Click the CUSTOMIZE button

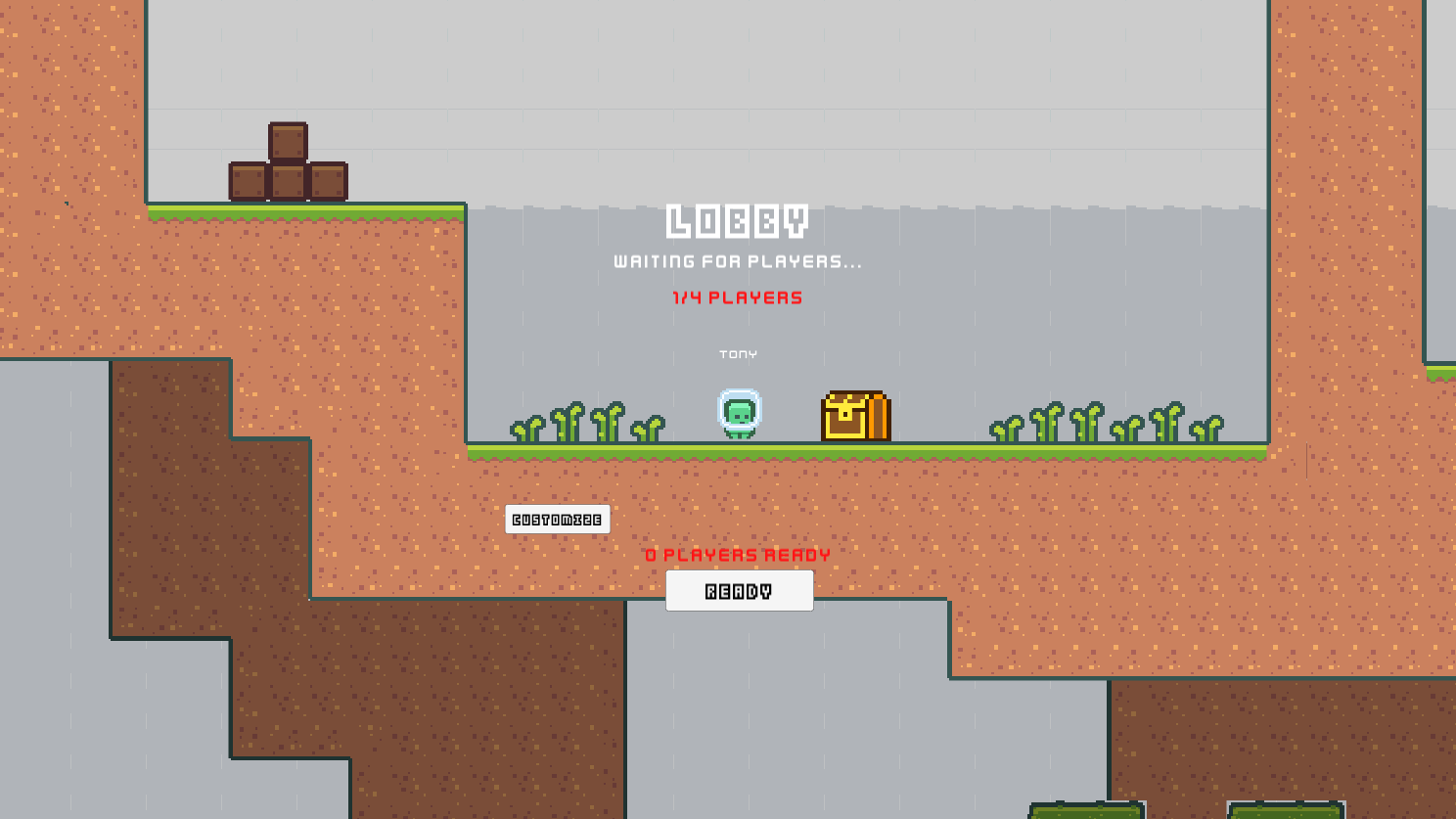557,519
